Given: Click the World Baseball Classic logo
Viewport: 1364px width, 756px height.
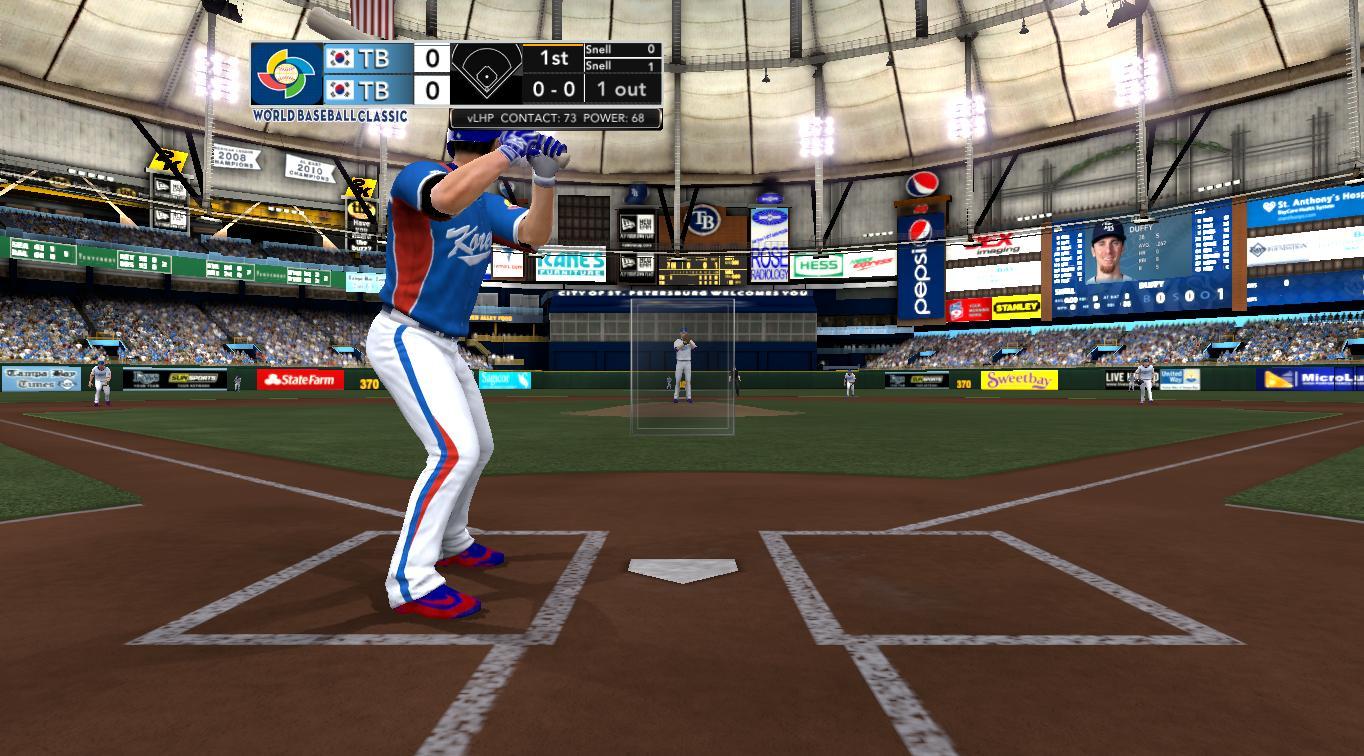Looking at the screenshot, I should point(287,75).
